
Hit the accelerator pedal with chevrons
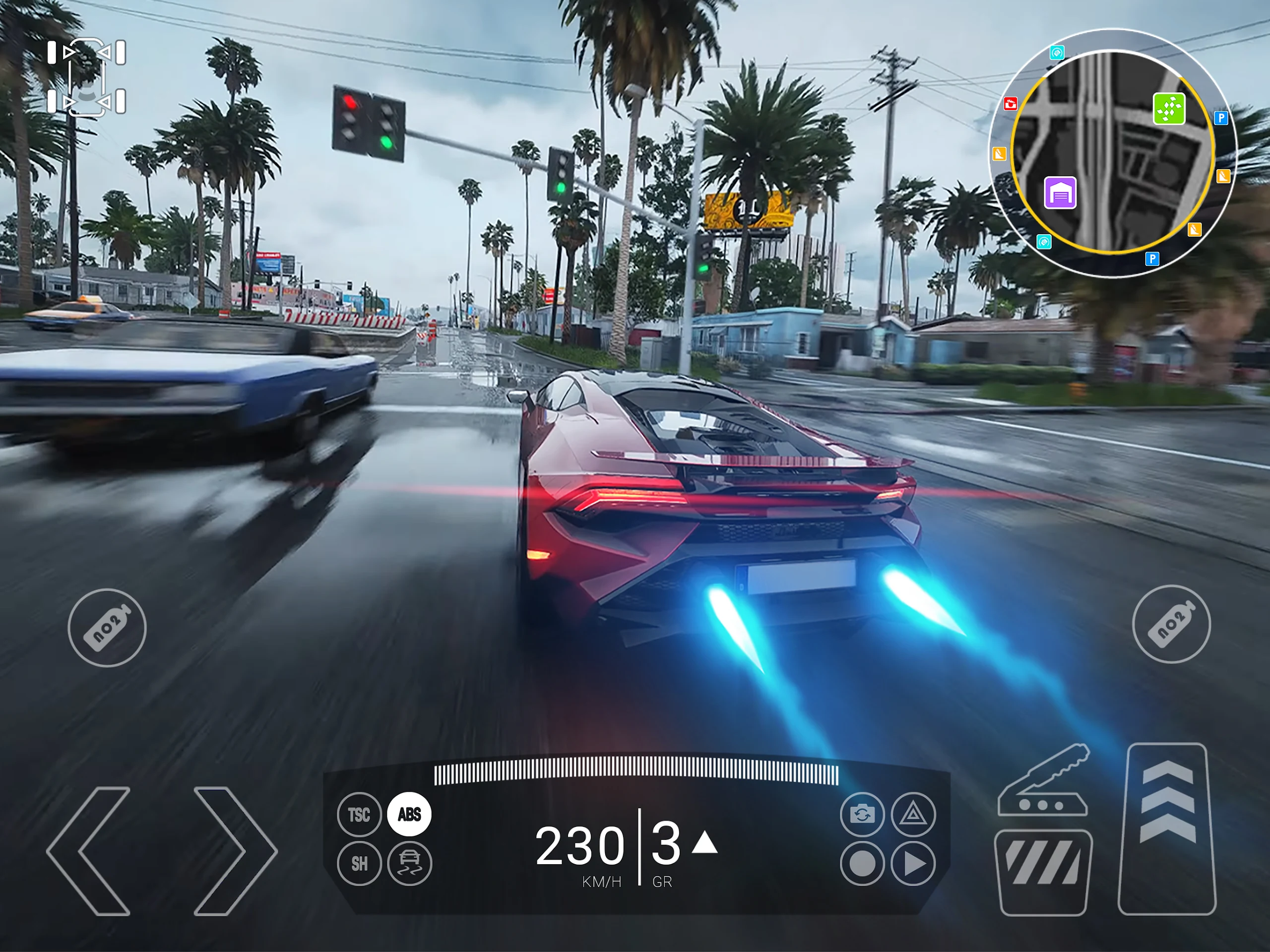(x=1167, y=828)
